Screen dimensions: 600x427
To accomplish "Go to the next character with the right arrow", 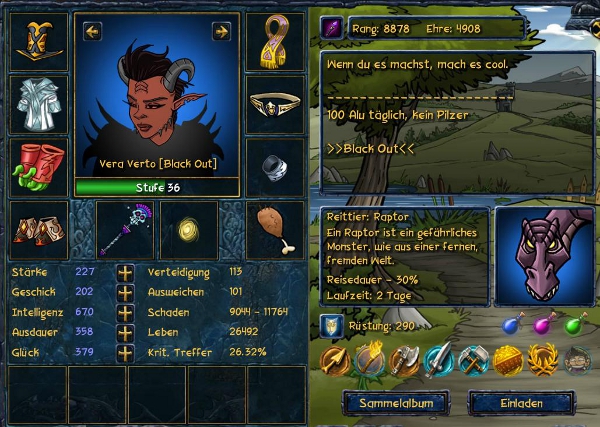I will pos(221,32).
